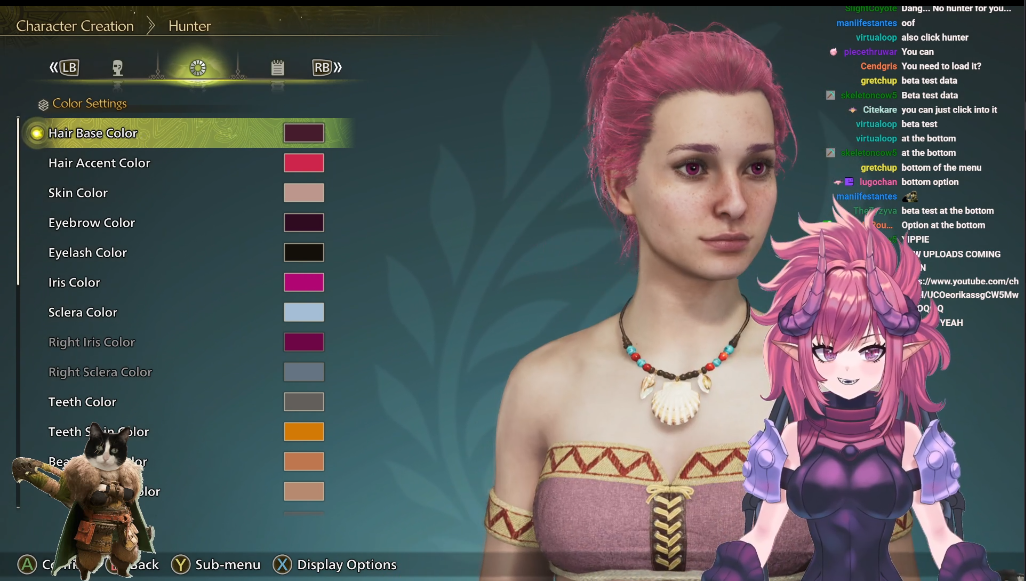Image resolution: width=1026 pixels, height=581 pixels.
Task: Select the Hair Base Color row
Action: 93,133
